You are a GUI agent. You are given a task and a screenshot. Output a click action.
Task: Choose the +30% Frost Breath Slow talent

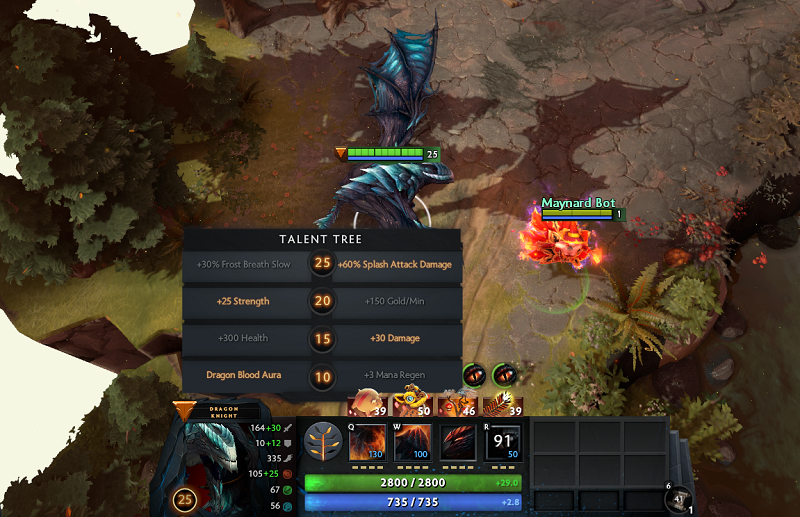246,265
